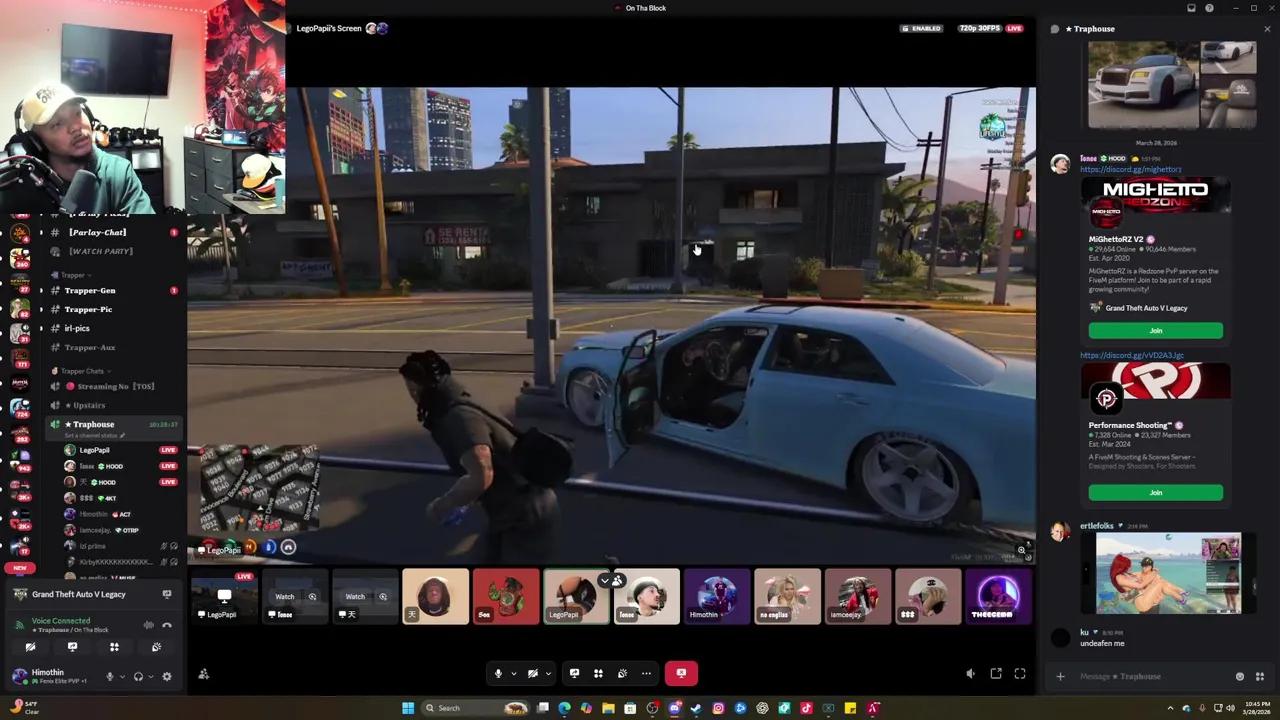
Task: Open the microphone device dropdown chevron
Action: click(x=514, y=673)
